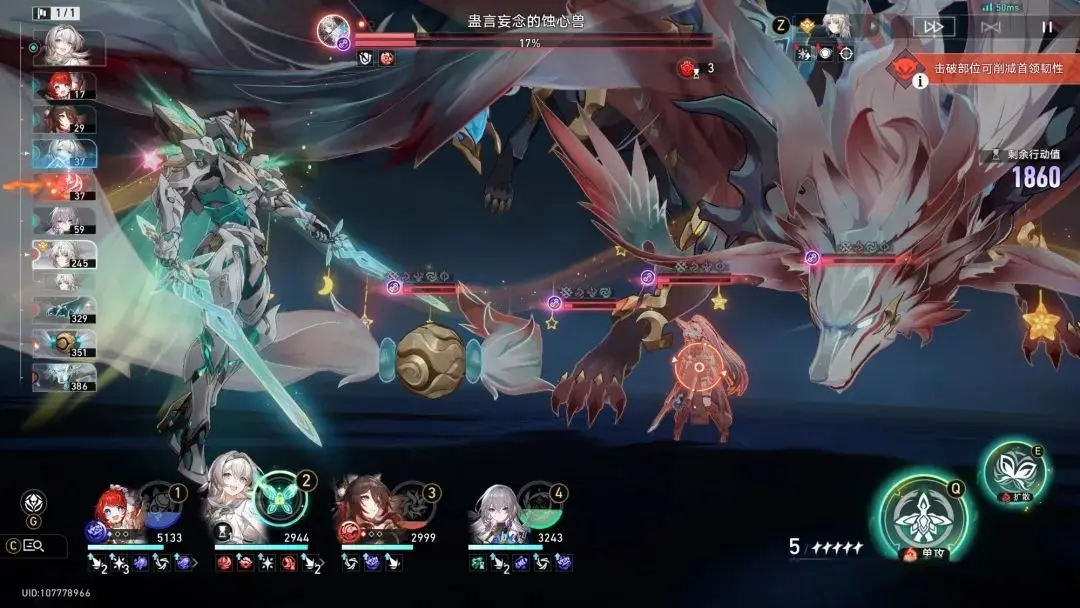This screenshot has height=608, width=1080.
Task: Select the red-haired character portrait
Action: coord(115,510)
